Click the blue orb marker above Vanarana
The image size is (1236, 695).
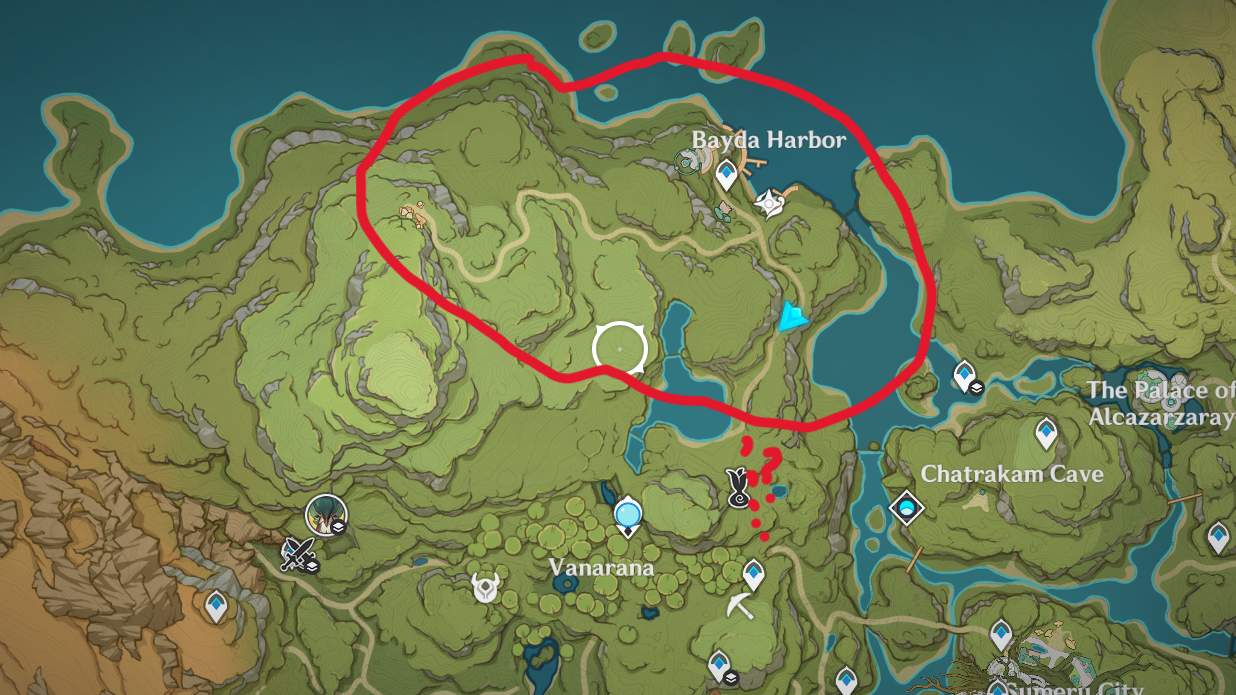[627, 515]
